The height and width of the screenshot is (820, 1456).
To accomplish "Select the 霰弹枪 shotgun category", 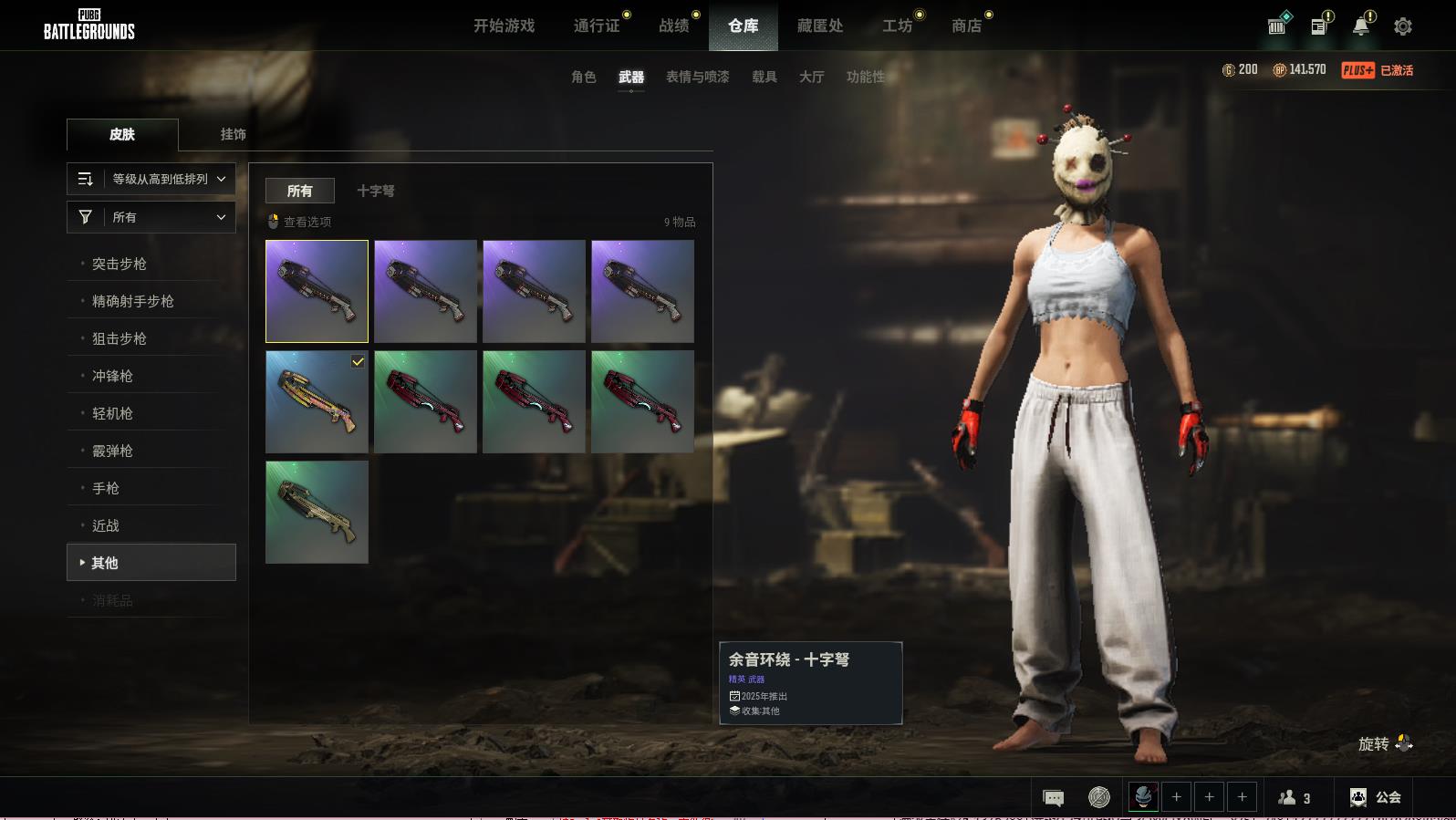I will coord(112,451).
